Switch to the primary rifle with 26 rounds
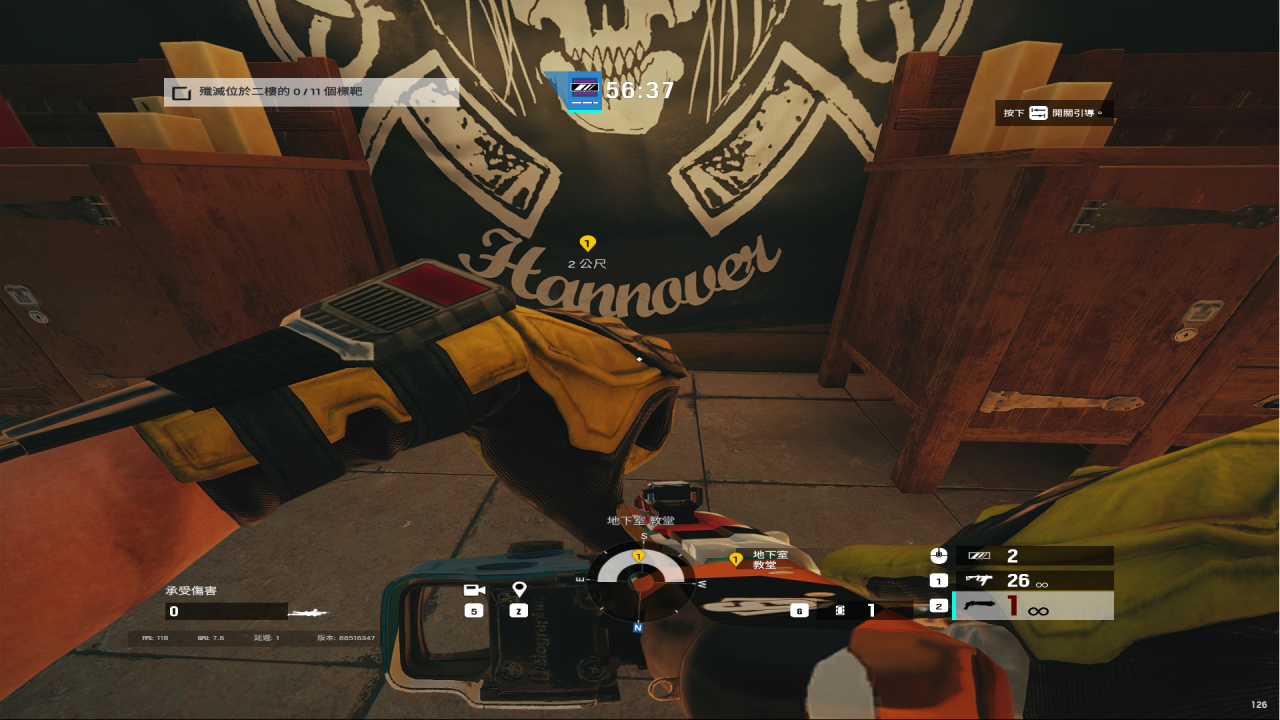1280x720 pixels. click(1033, 580)
